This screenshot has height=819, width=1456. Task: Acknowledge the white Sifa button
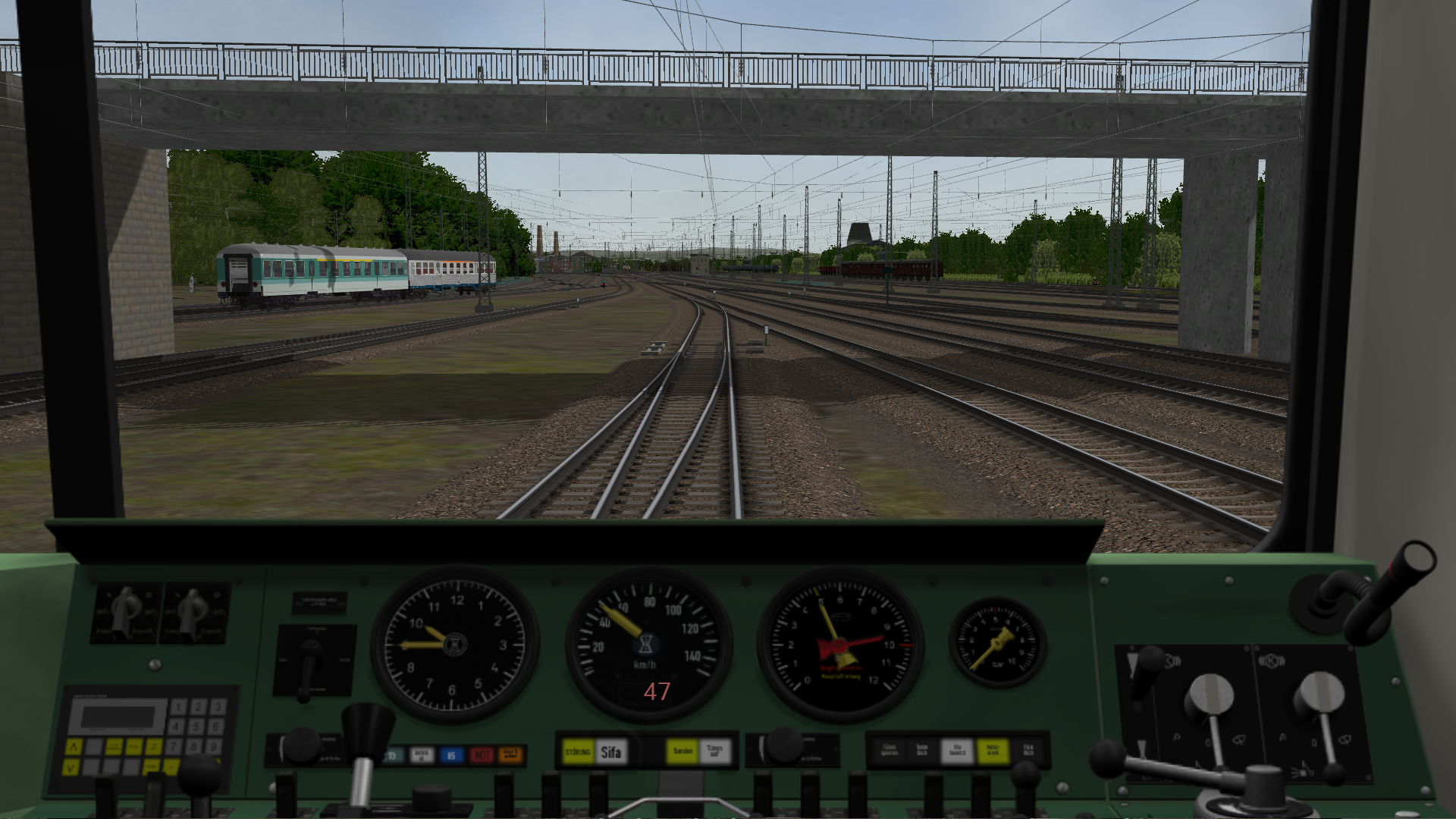(610, 752)
